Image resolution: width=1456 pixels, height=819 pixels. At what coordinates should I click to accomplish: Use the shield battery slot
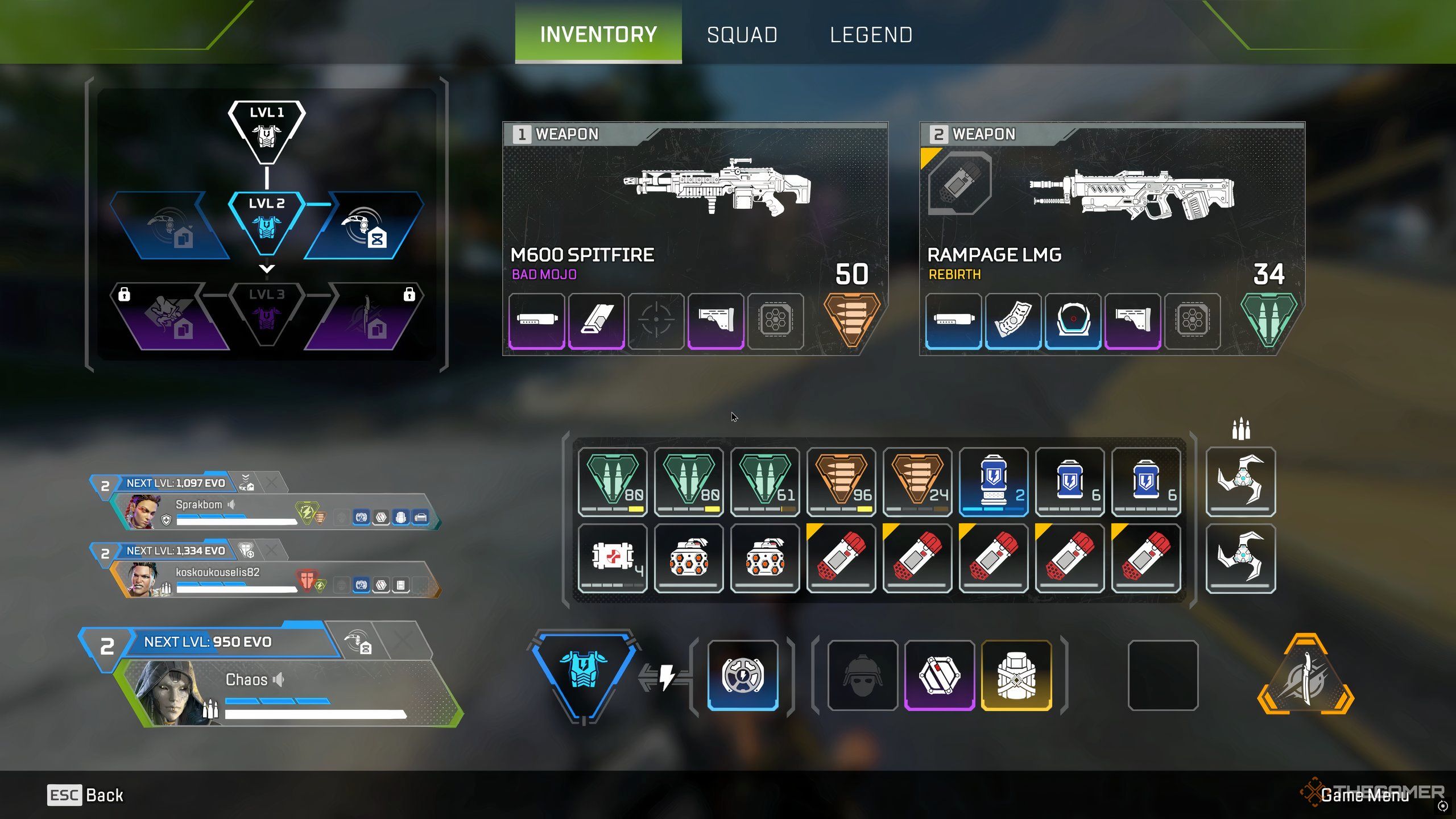[993, 481]
